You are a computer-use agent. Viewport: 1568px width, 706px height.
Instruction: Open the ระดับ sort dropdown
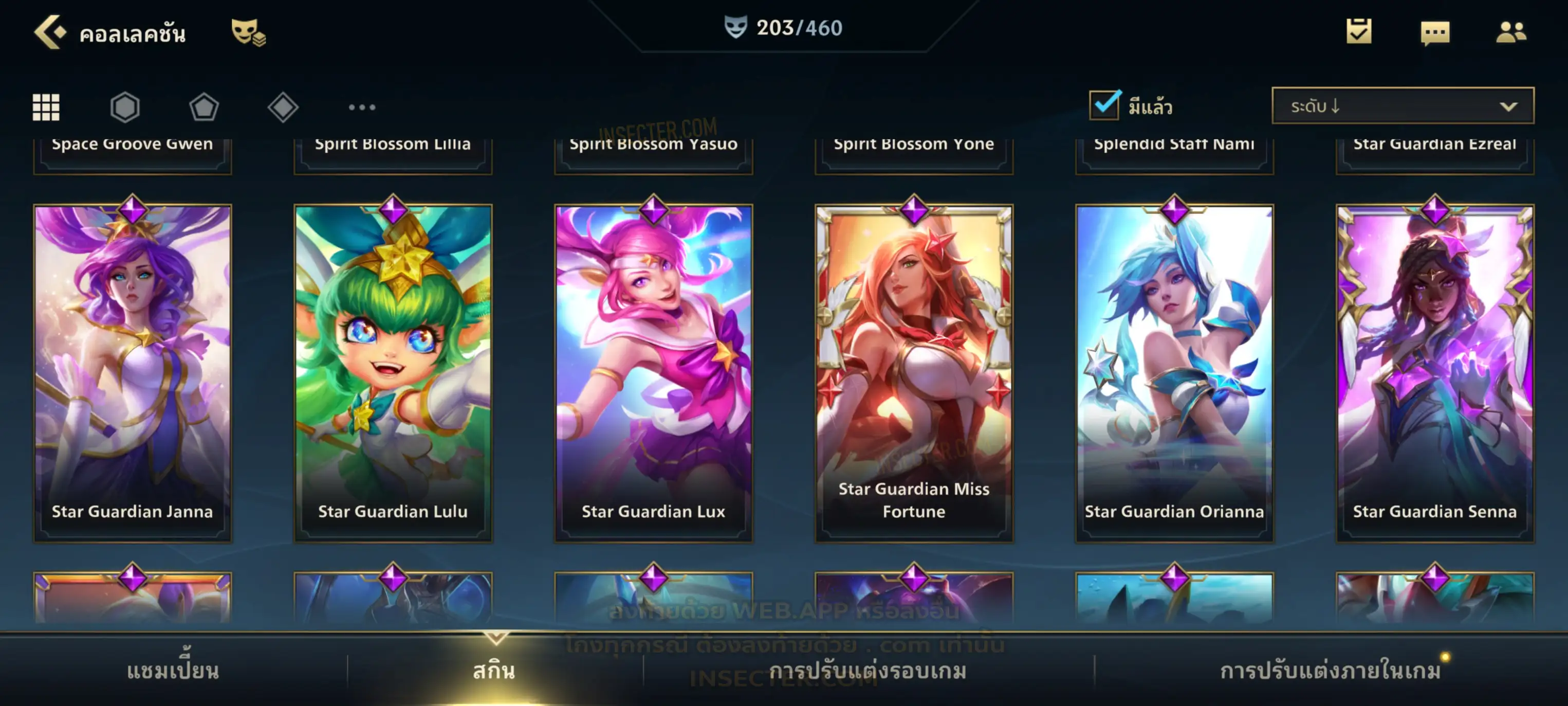click(x=1403, y=106)
